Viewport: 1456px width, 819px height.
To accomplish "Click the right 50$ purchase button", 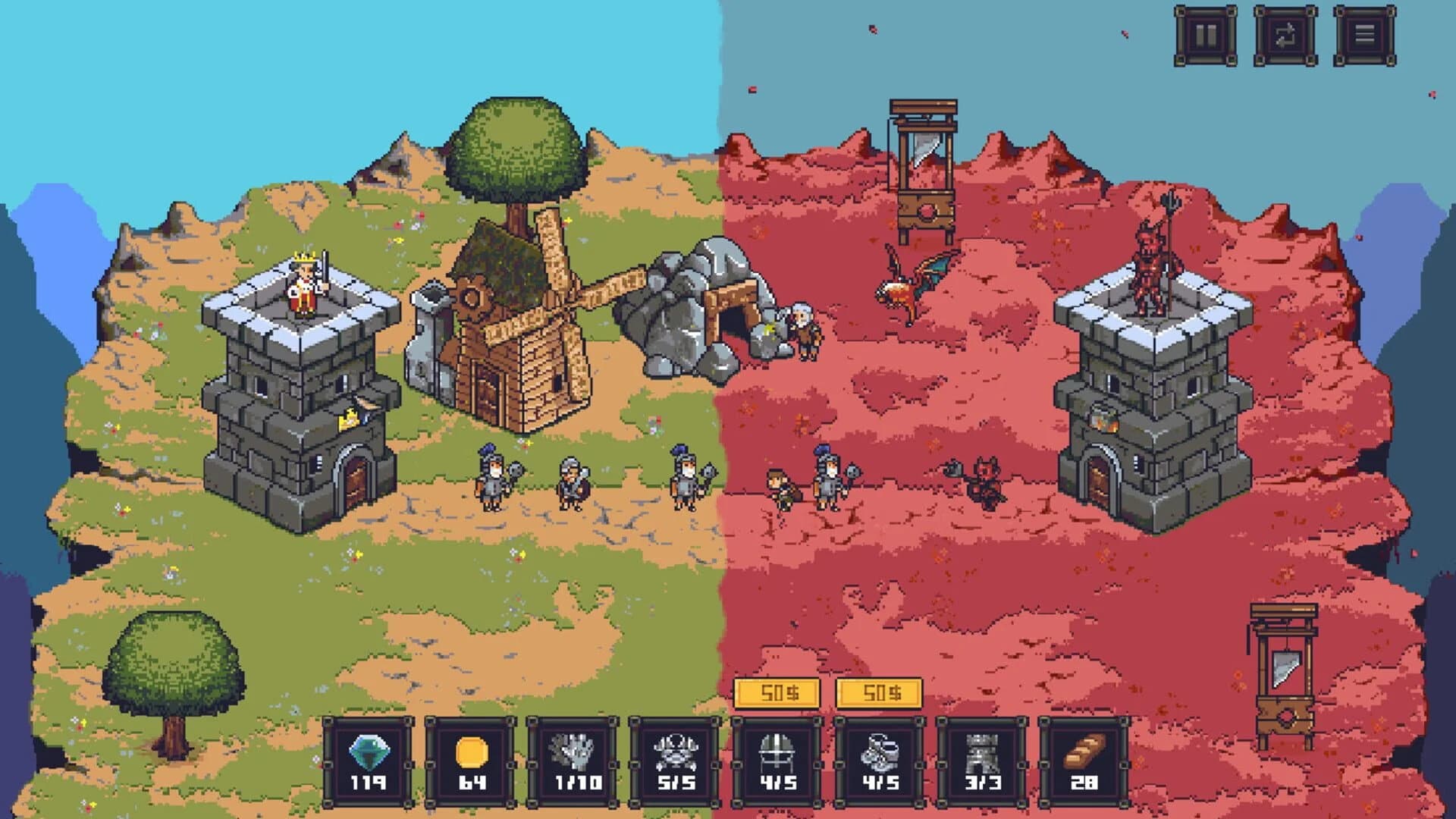I will pos(880,692).
